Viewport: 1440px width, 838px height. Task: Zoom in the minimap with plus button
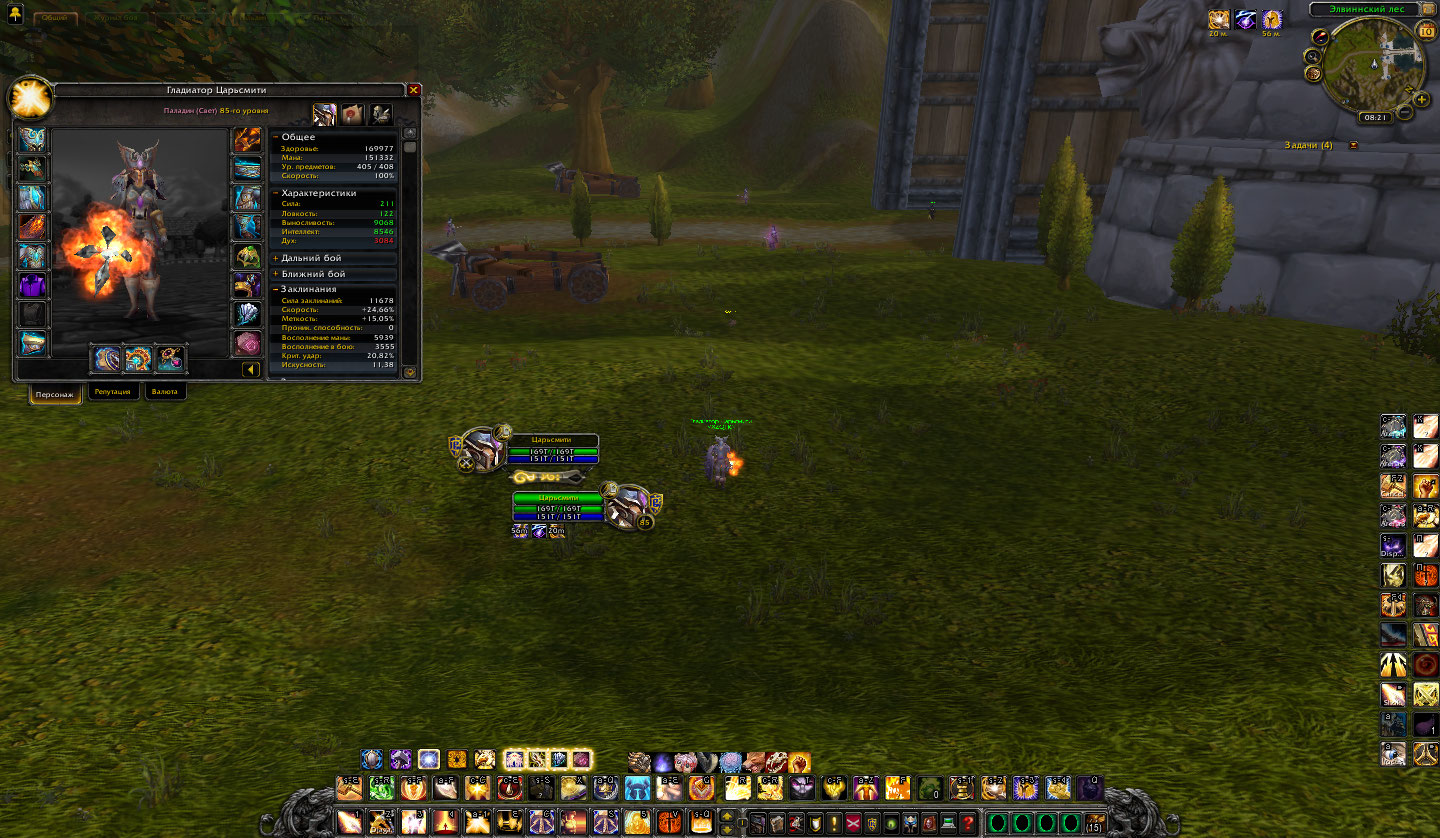[1421, 99]
